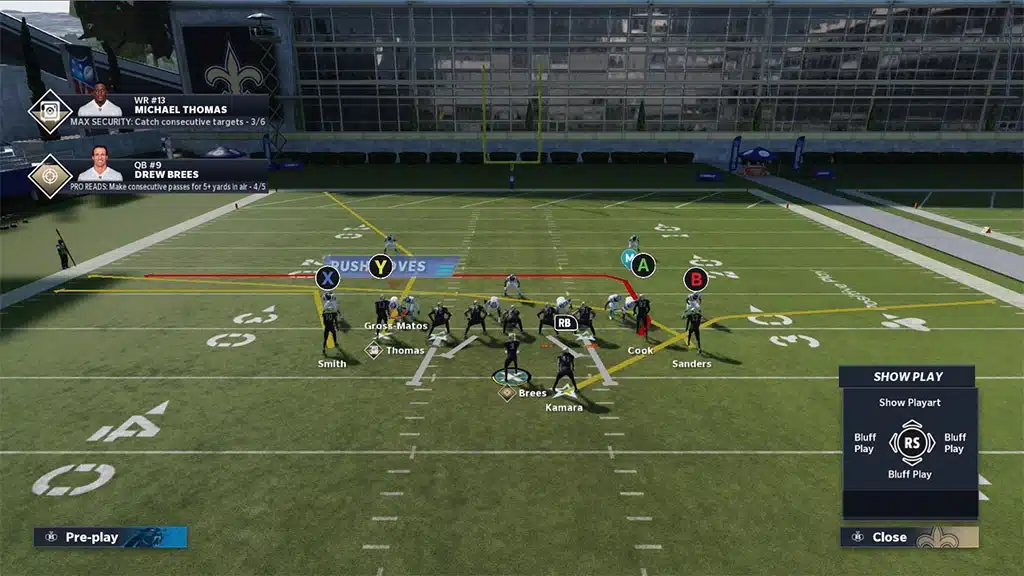The width and height of the screenshot is (1024, 576).
Task: Select the Michael Thomas player portrait
Action: [x=100, y=107]
